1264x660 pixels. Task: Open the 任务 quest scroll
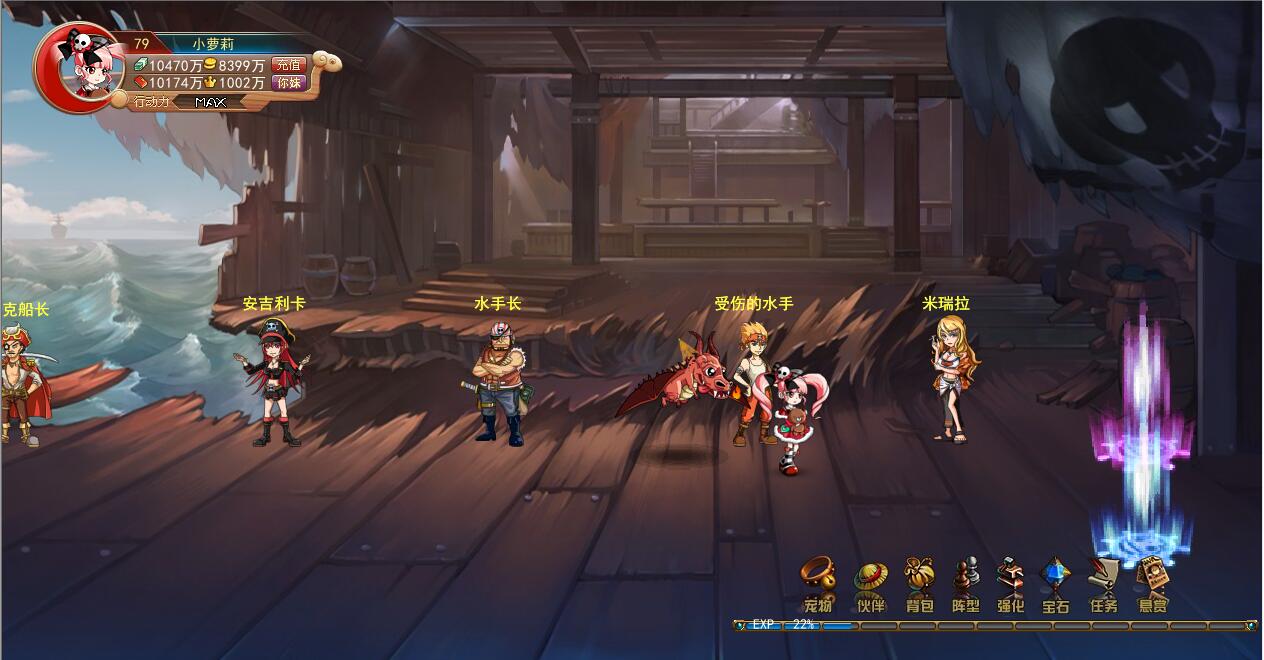[1104, 583]
